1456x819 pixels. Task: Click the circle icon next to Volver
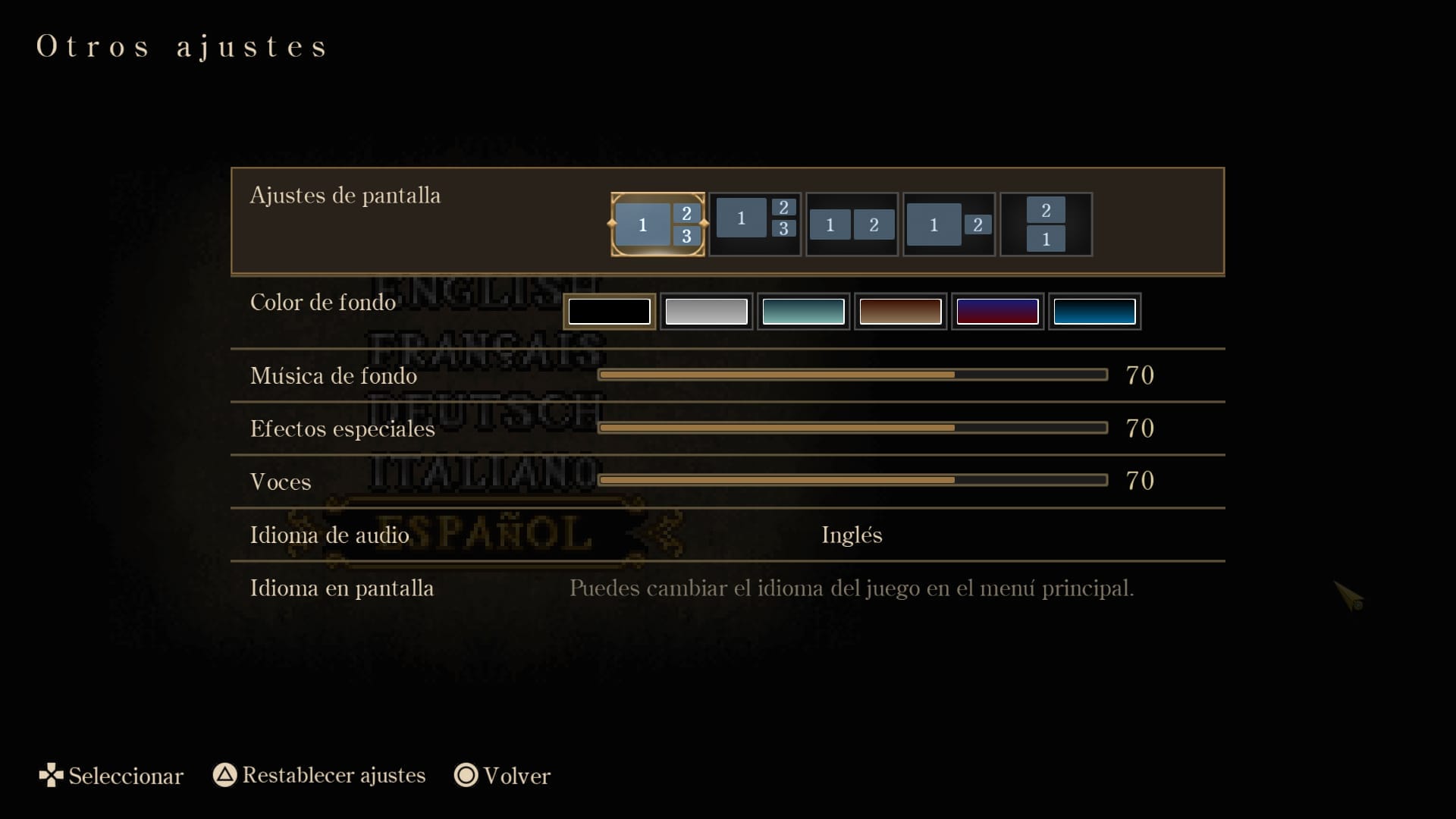(465, 776)
